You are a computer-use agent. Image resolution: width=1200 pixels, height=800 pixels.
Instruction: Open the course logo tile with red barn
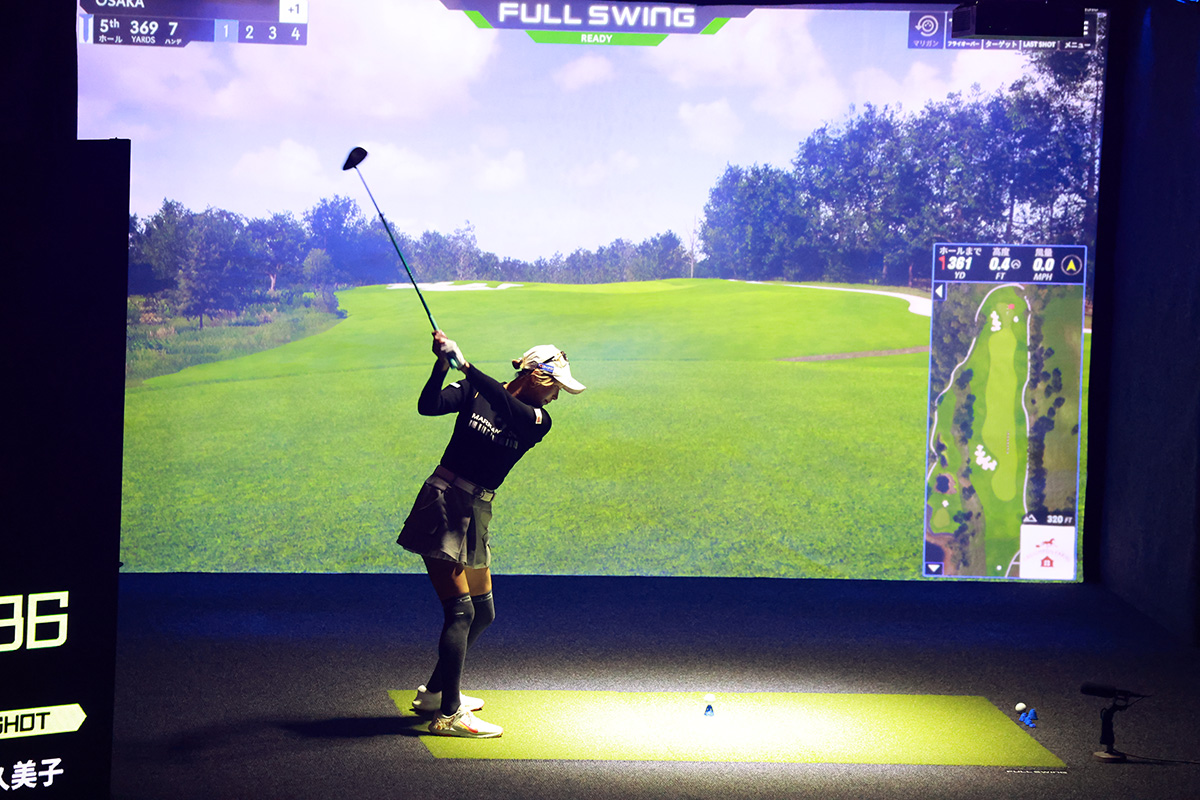coord(1046,552)
